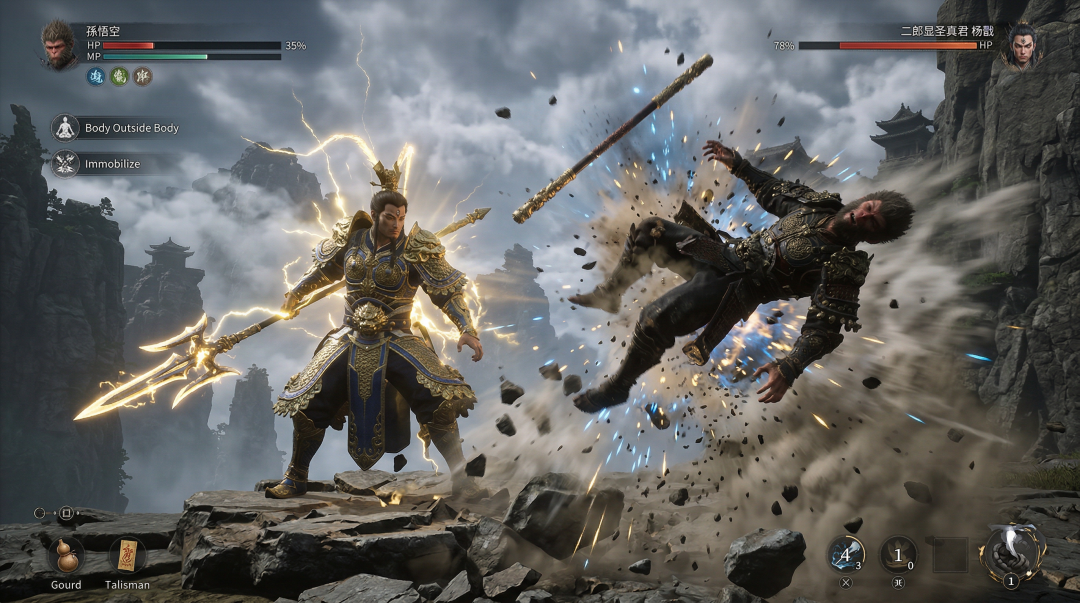The height and width of the screenshot is (603, 1080).
Task: Activate the Body Outside Body spell
Action: coord(66,128)
